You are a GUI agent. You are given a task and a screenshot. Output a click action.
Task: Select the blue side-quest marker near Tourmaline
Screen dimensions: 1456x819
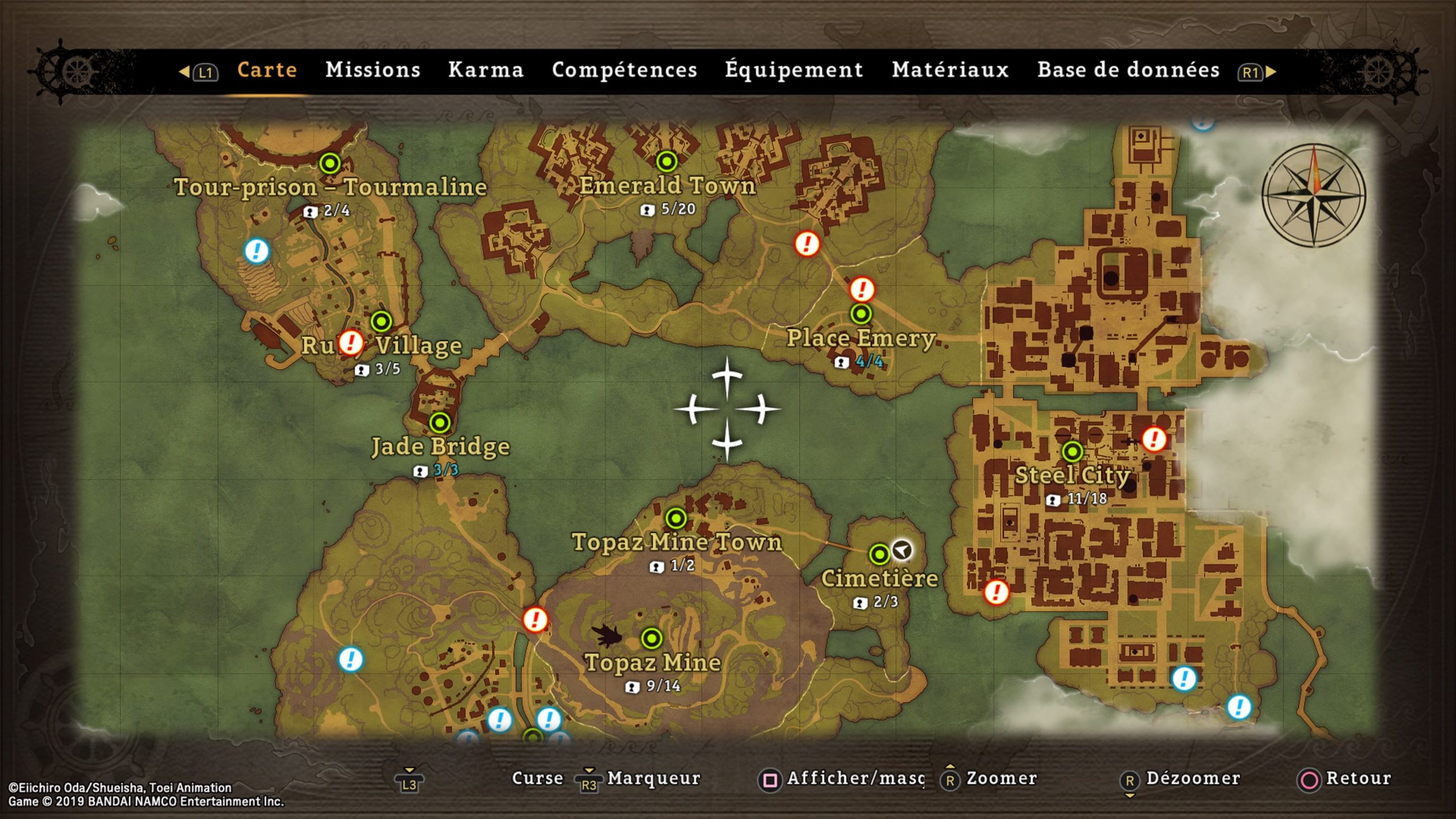coord(257,250)
